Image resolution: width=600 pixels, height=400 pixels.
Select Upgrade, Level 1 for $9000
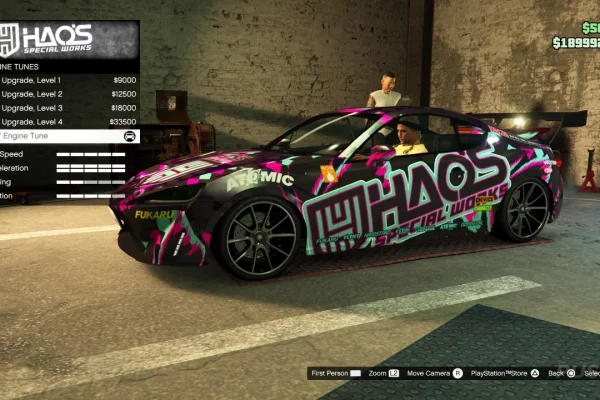[68, 80]
